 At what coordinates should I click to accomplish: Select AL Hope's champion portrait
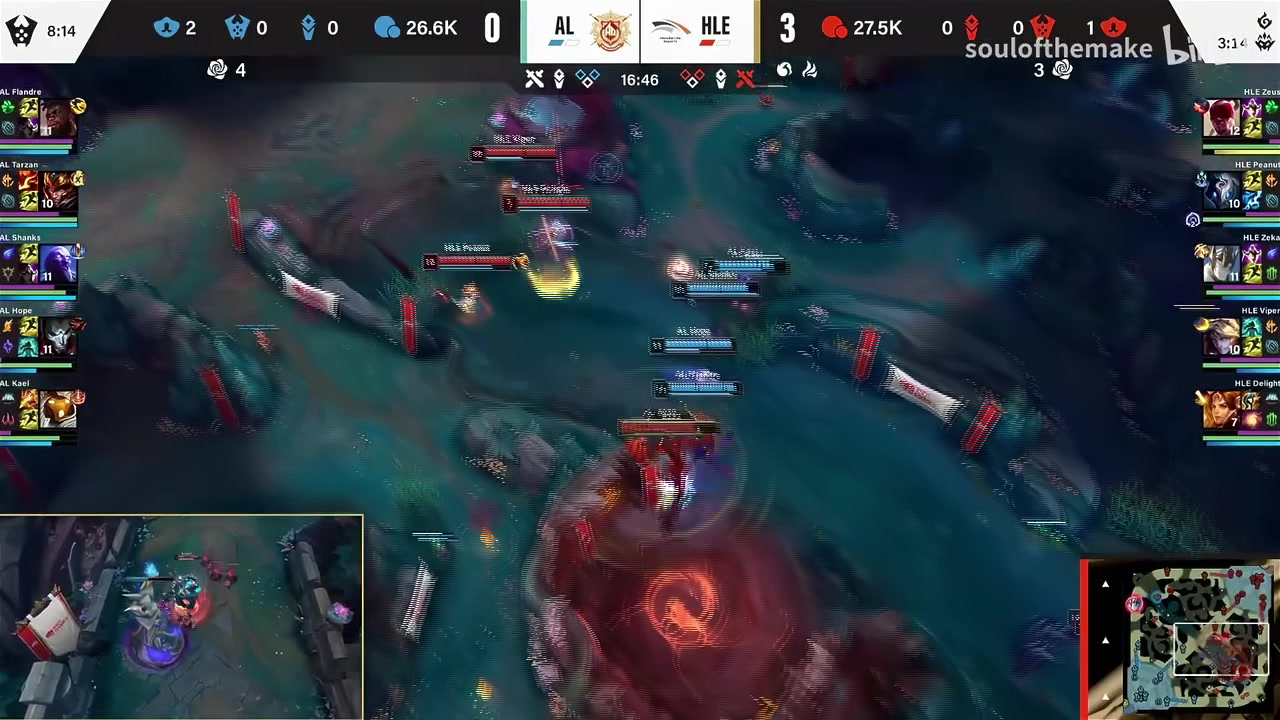tap(58, 337)
